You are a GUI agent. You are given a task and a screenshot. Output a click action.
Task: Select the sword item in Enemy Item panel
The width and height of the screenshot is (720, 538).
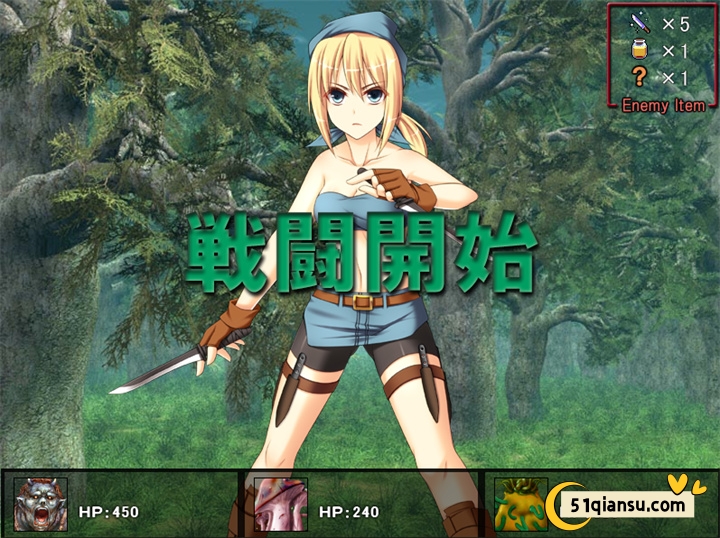click(640, 24)
